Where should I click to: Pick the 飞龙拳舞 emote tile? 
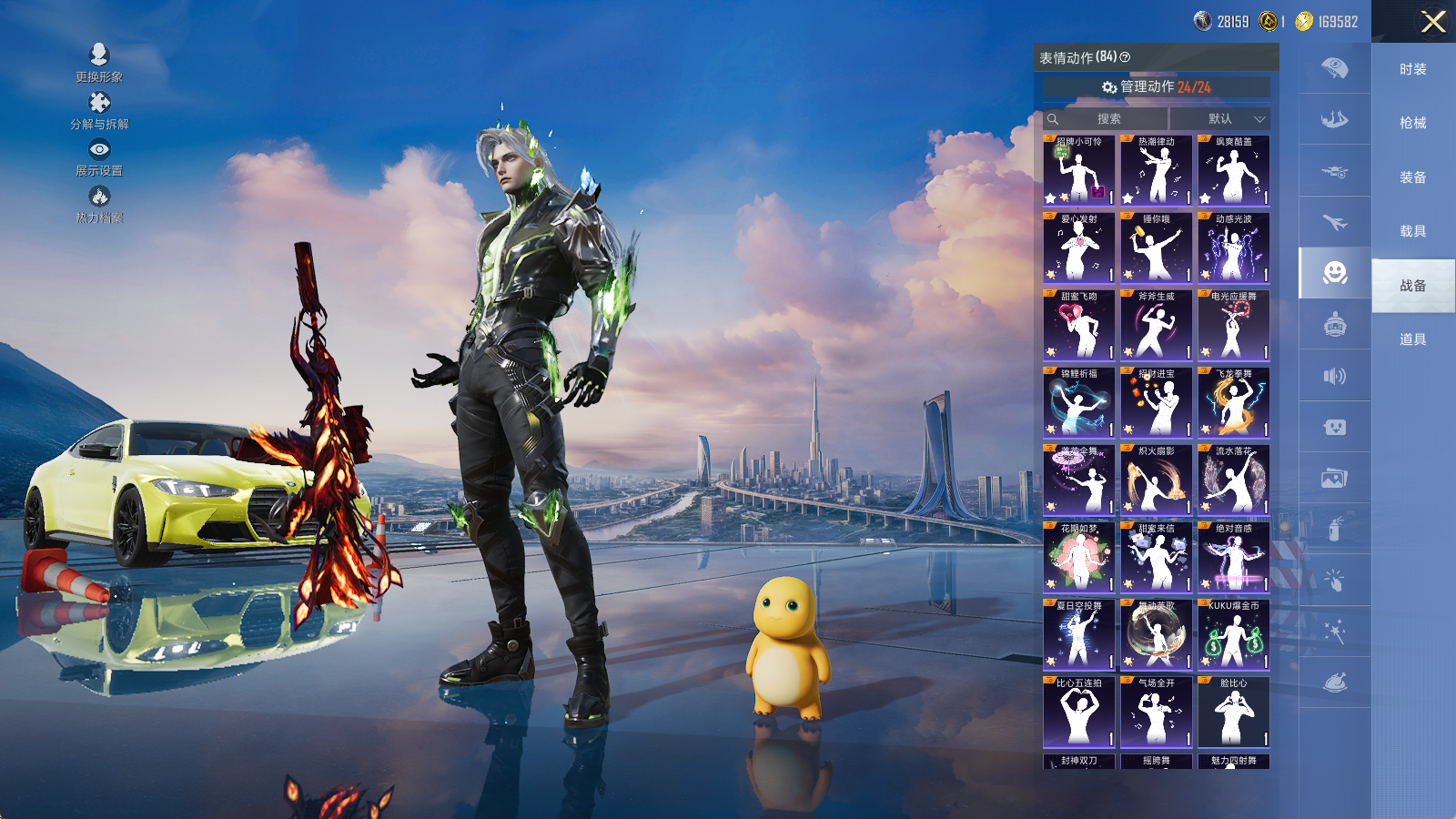[x=1234, y=403]
